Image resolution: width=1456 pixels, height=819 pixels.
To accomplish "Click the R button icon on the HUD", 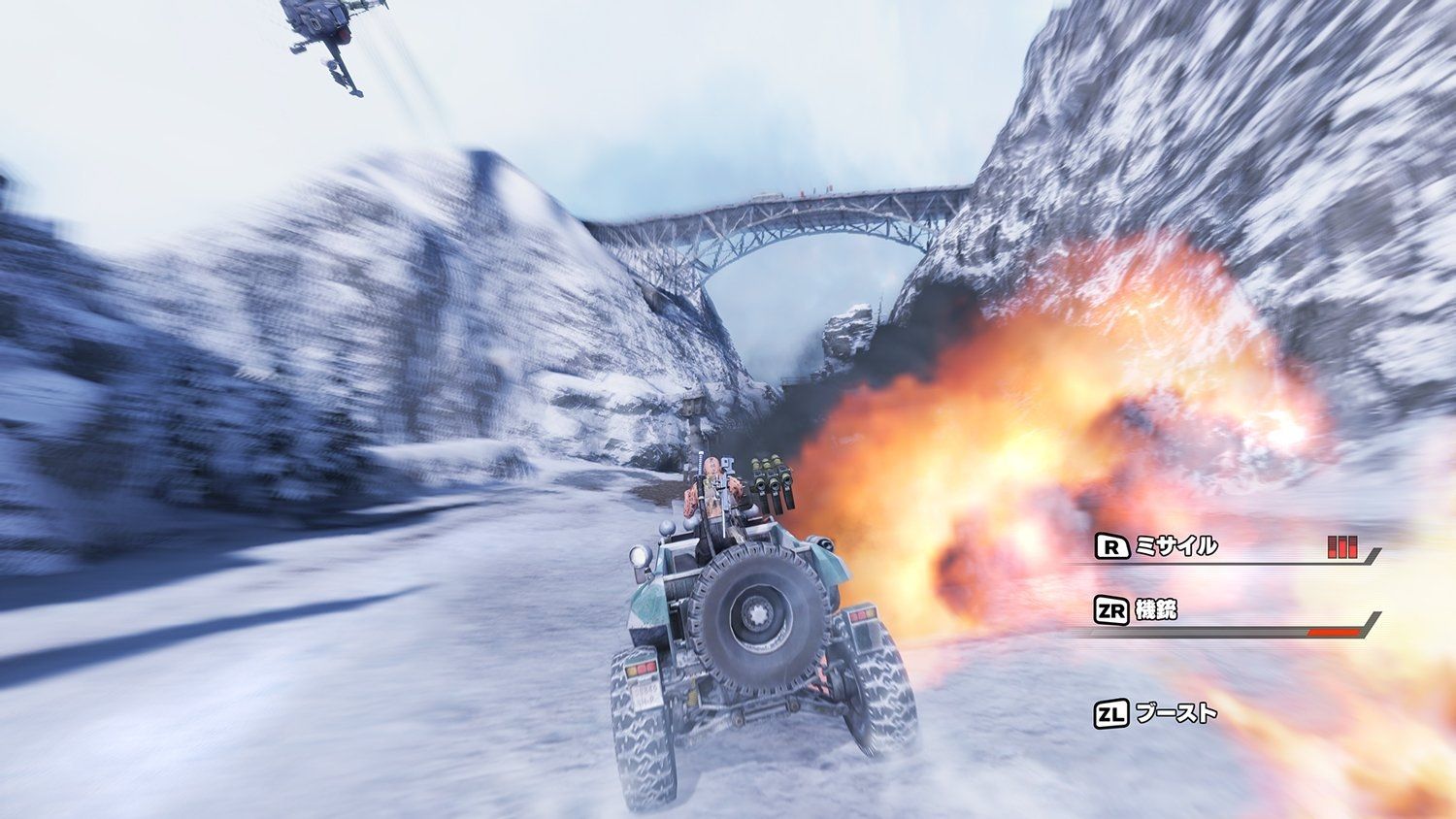I will pyautogui.click(x=1112, y=545).
